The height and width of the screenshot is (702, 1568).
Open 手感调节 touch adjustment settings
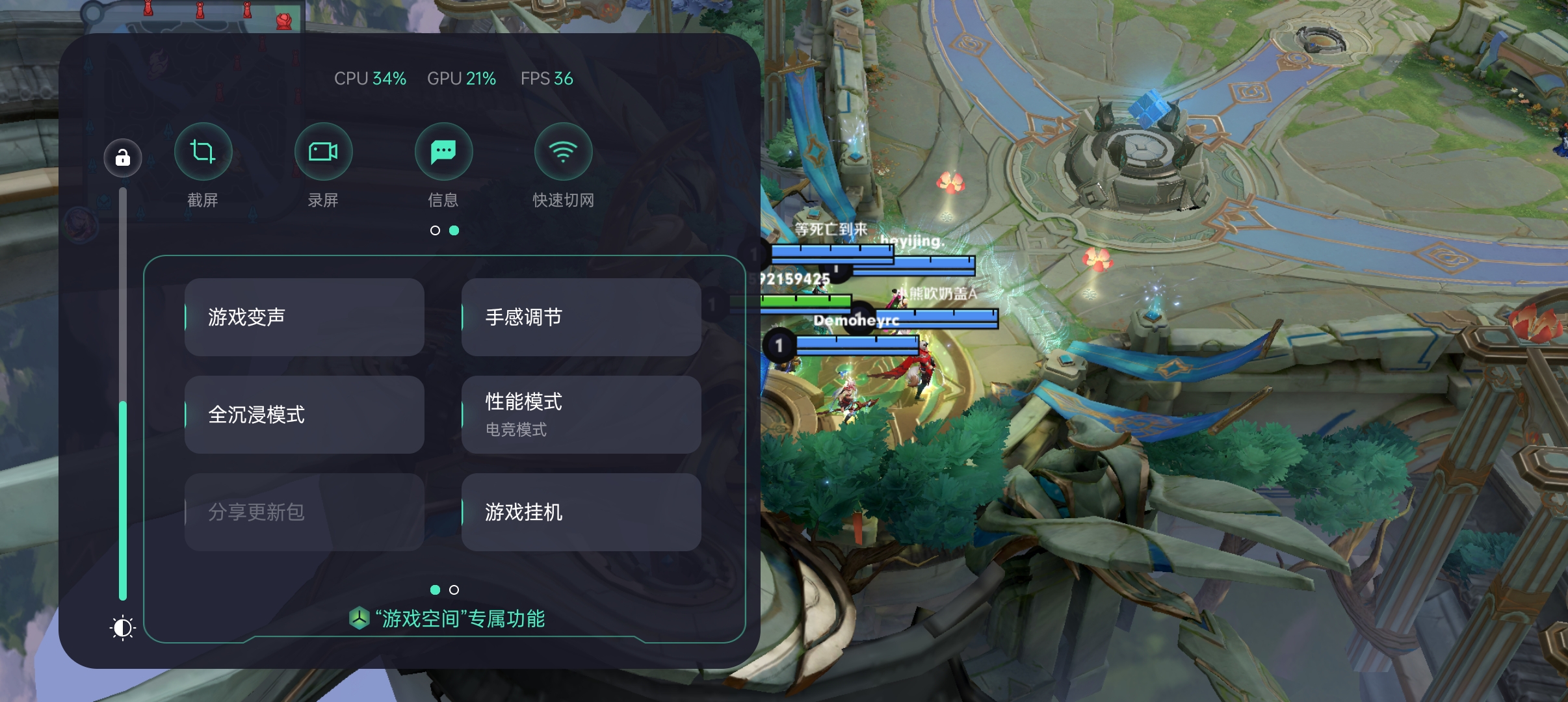pyautogui.click(x=581, y=317)
